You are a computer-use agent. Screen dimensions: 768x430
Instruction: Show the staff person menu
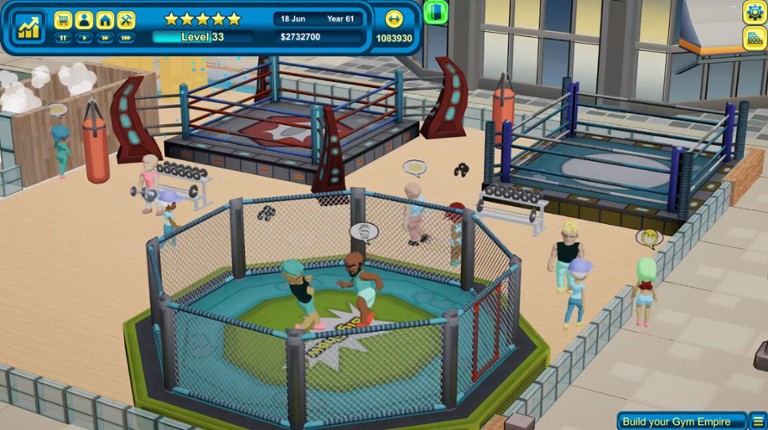[84, 19]
